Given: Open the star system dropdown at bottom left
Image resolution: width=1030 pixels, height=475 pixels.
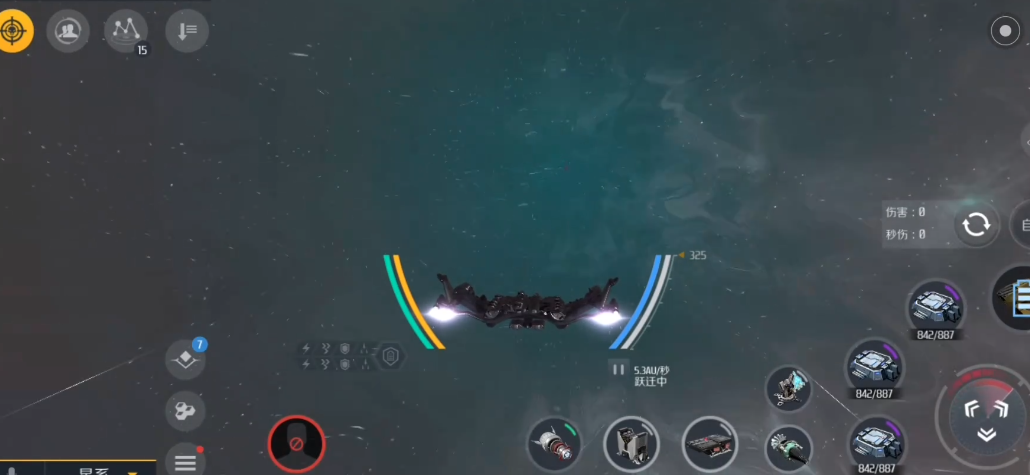Looking at the screenshot, I should pos(100,469).
